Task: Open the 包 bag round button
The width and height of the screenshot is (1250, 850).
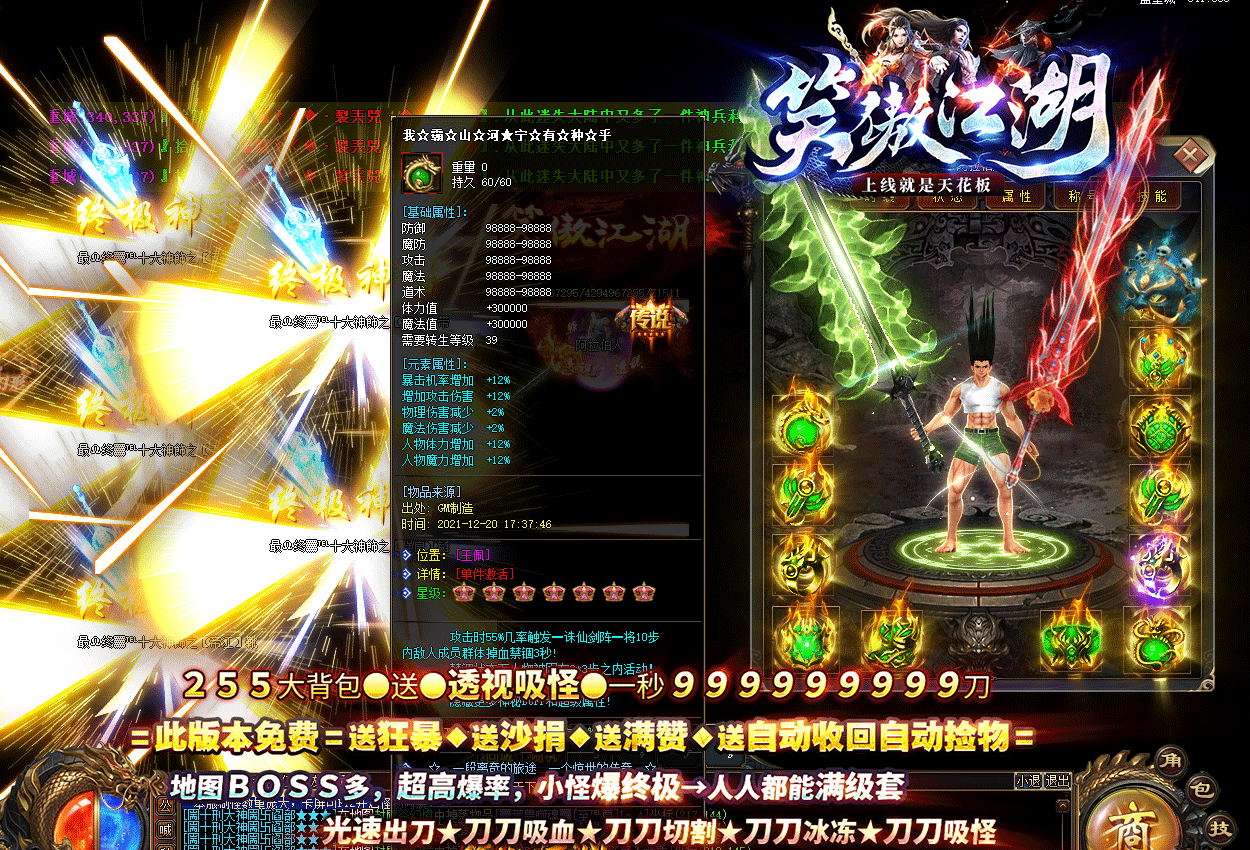Action: [x=1203, y=791]
